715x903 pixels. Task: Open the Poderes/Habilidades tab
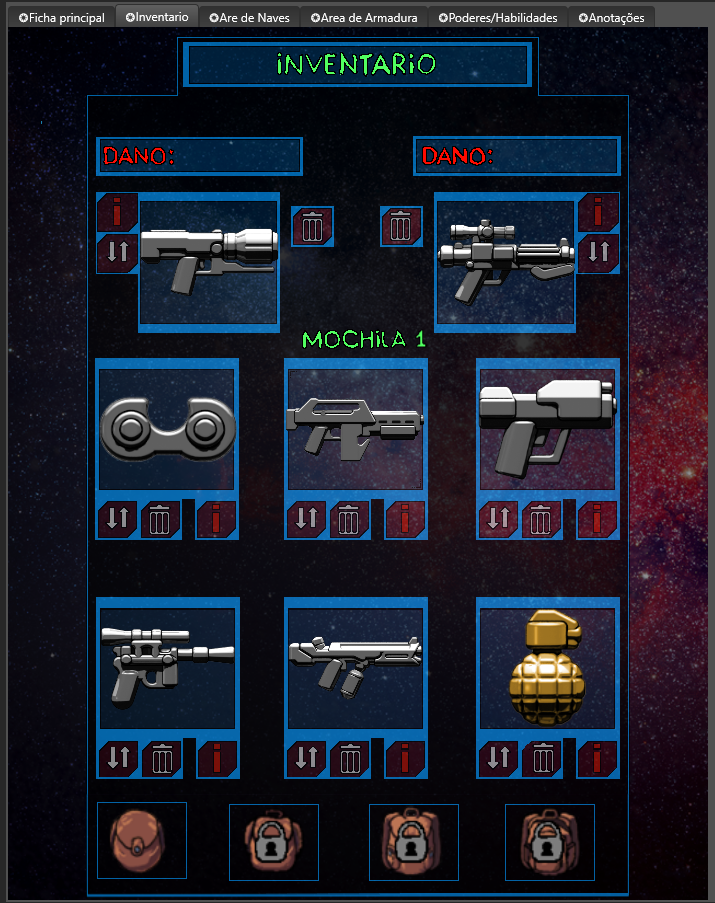point(498,18)
